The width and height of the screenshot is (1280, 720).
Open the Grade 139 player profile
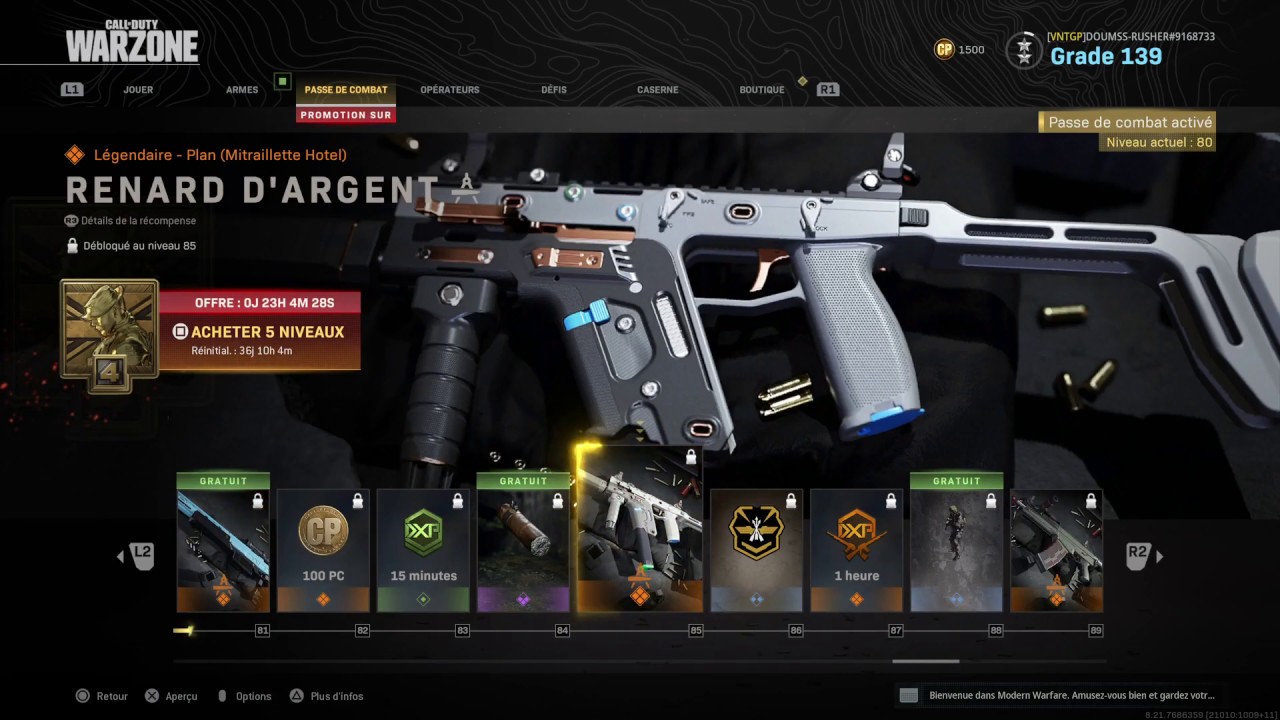(1106, 56)
